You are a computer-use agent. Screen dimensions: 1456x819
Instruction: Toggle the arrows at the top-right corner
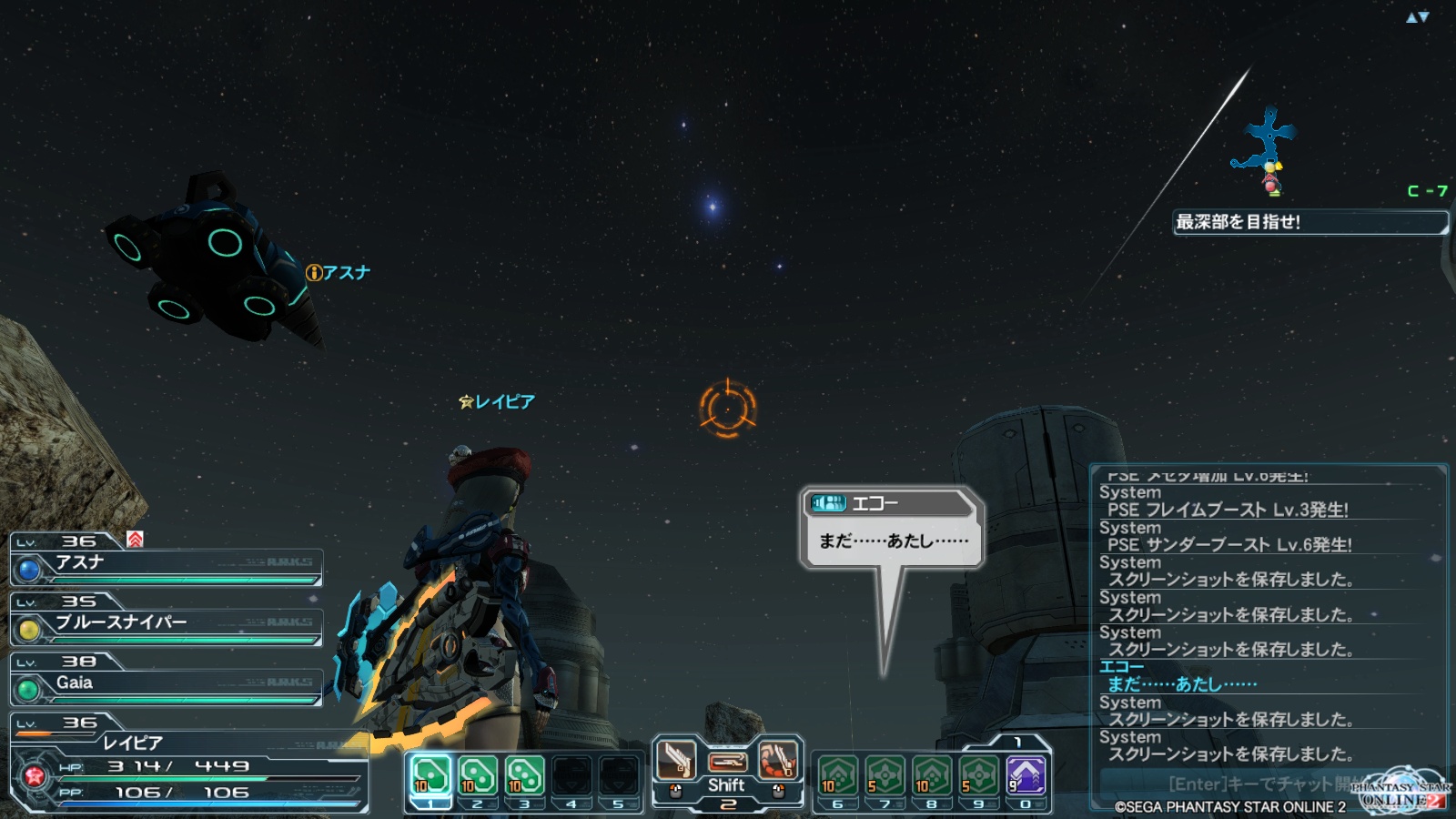coord(1418,17)
